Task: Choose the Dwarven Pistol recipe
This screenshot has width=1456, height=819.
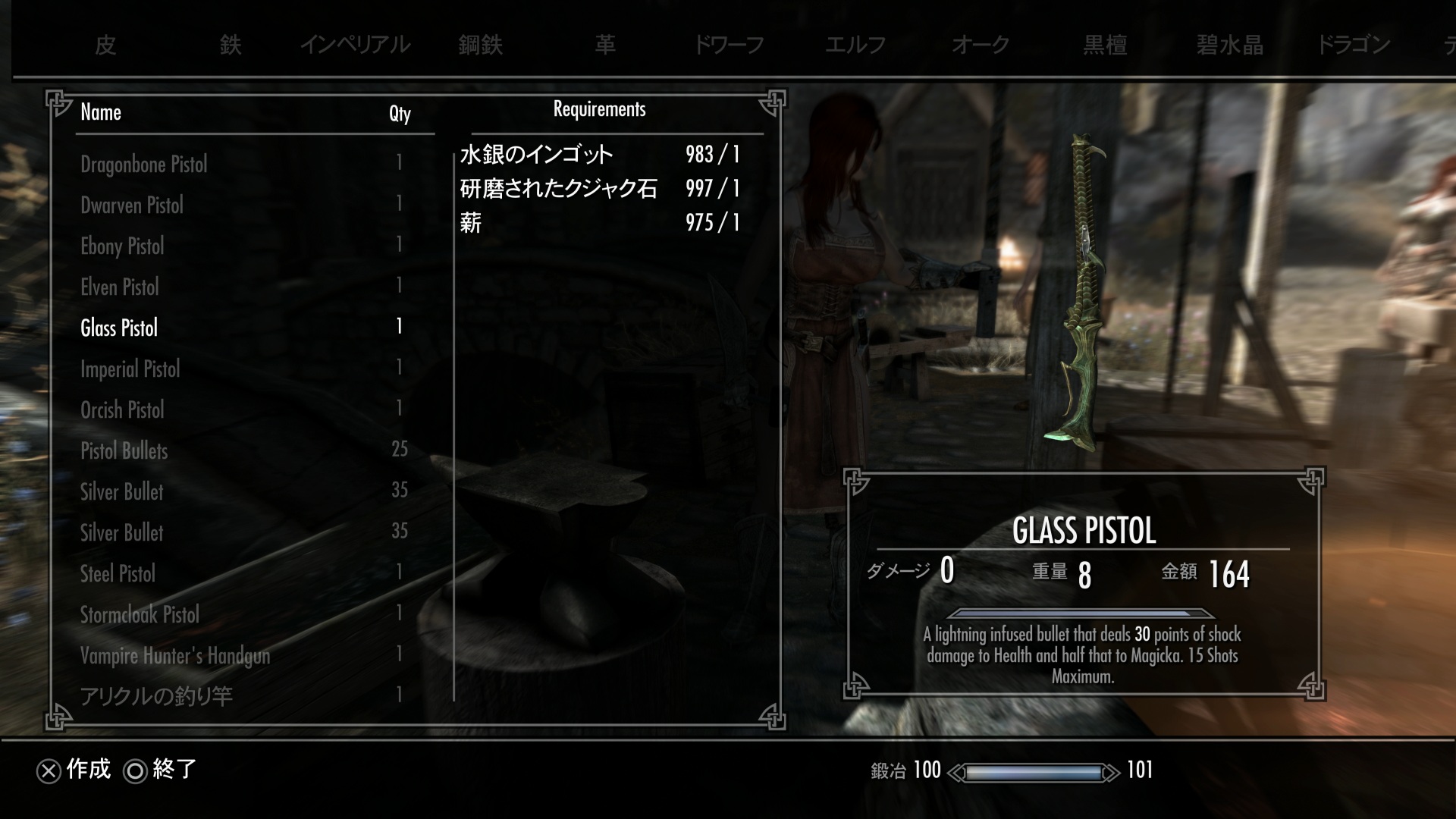Action: (x=132, y=206)
